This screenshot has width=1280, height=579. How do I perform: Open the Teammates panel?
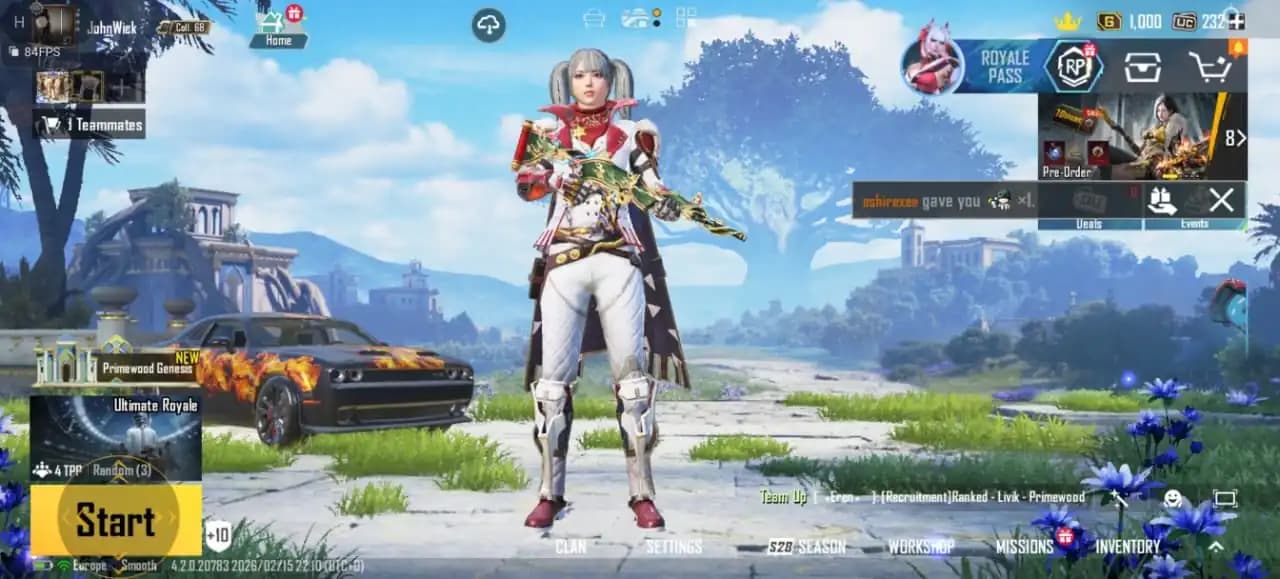(x=92, y=125)
